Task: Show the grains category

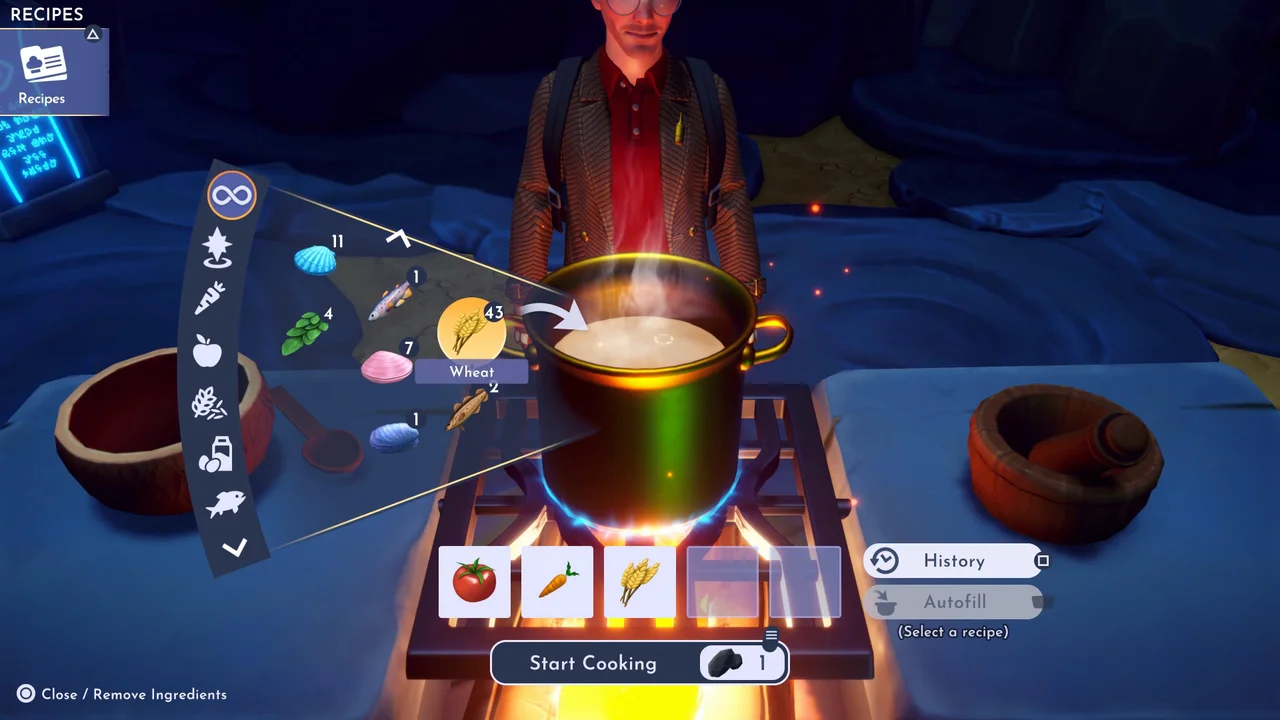Action: click(208, 403)
